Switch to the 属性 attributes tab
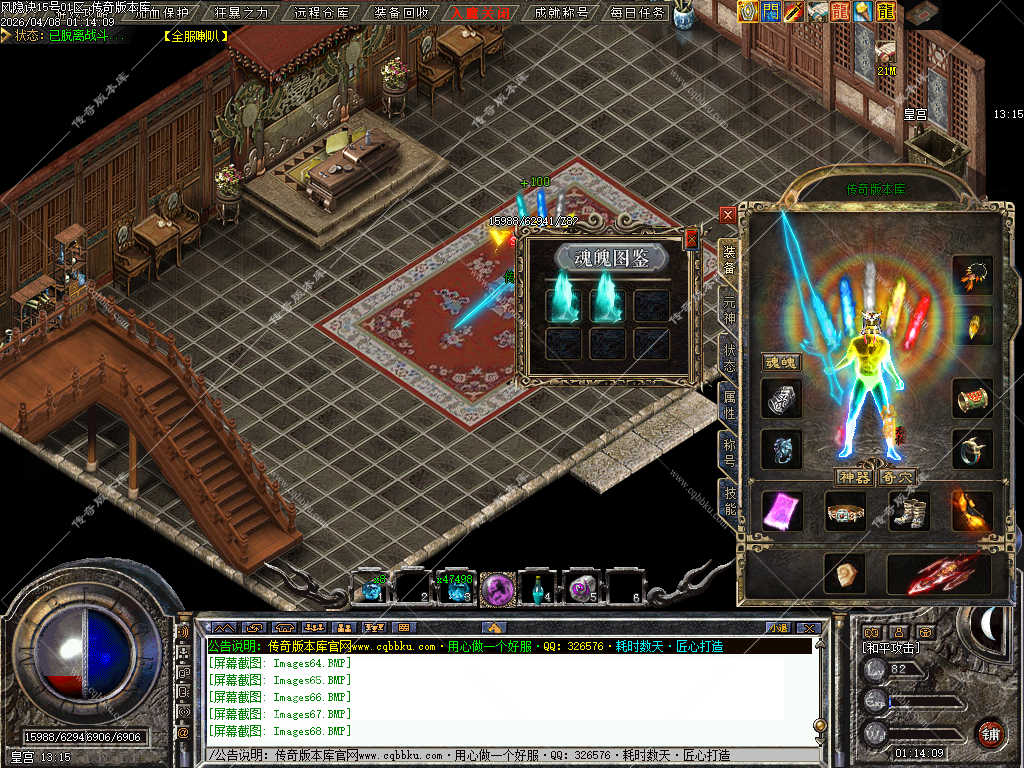This screenshot has width=1024, height=768. (x=729, y=405)
